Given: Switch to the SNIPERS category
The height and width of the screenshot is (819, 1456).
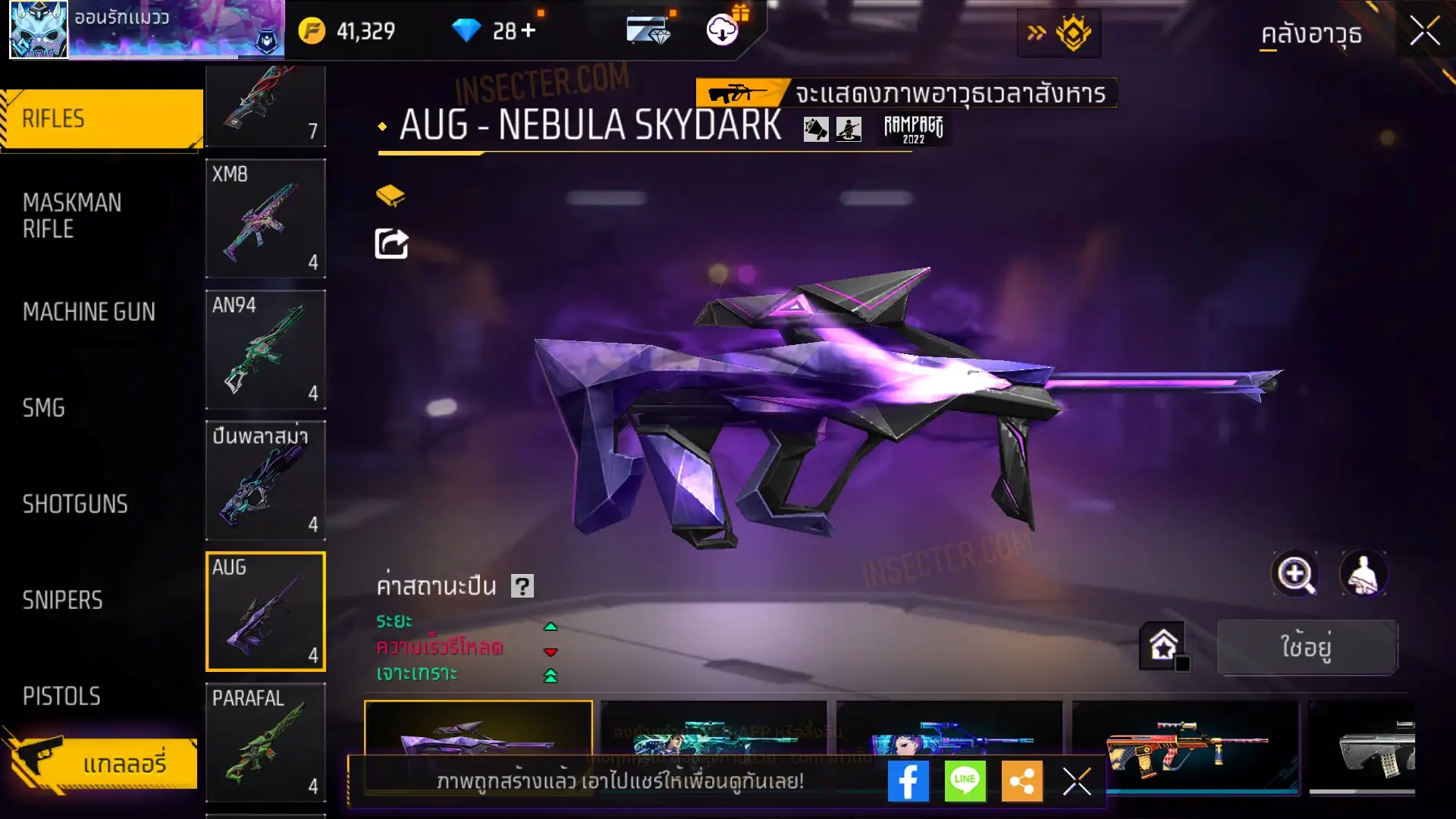Looking at the screenshot, I should point(62,601).
